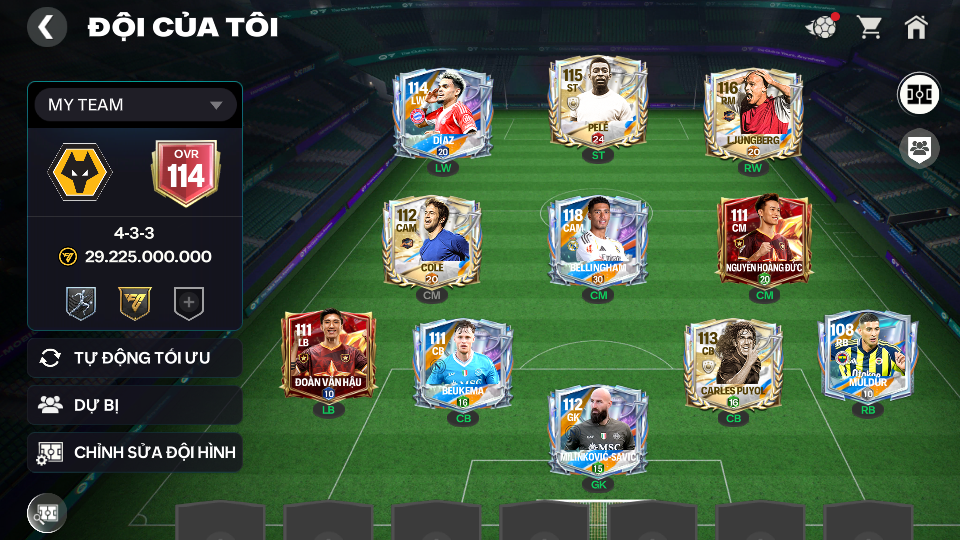Go back with the arrow button
960x540 pixels.
click(46, 27)
